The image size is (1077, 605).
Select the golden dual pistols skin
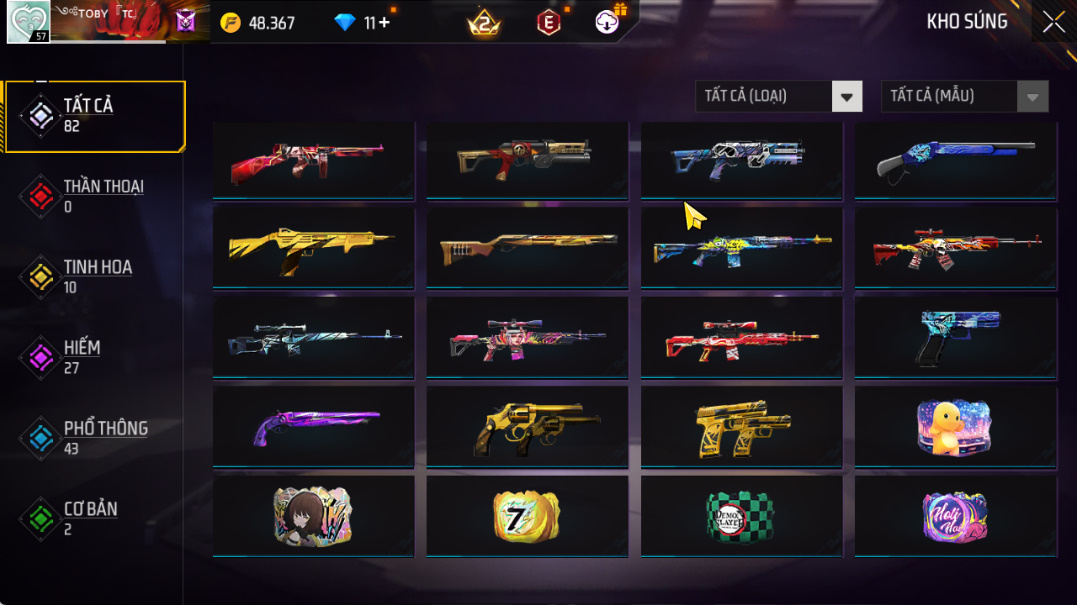click(741, 427)
